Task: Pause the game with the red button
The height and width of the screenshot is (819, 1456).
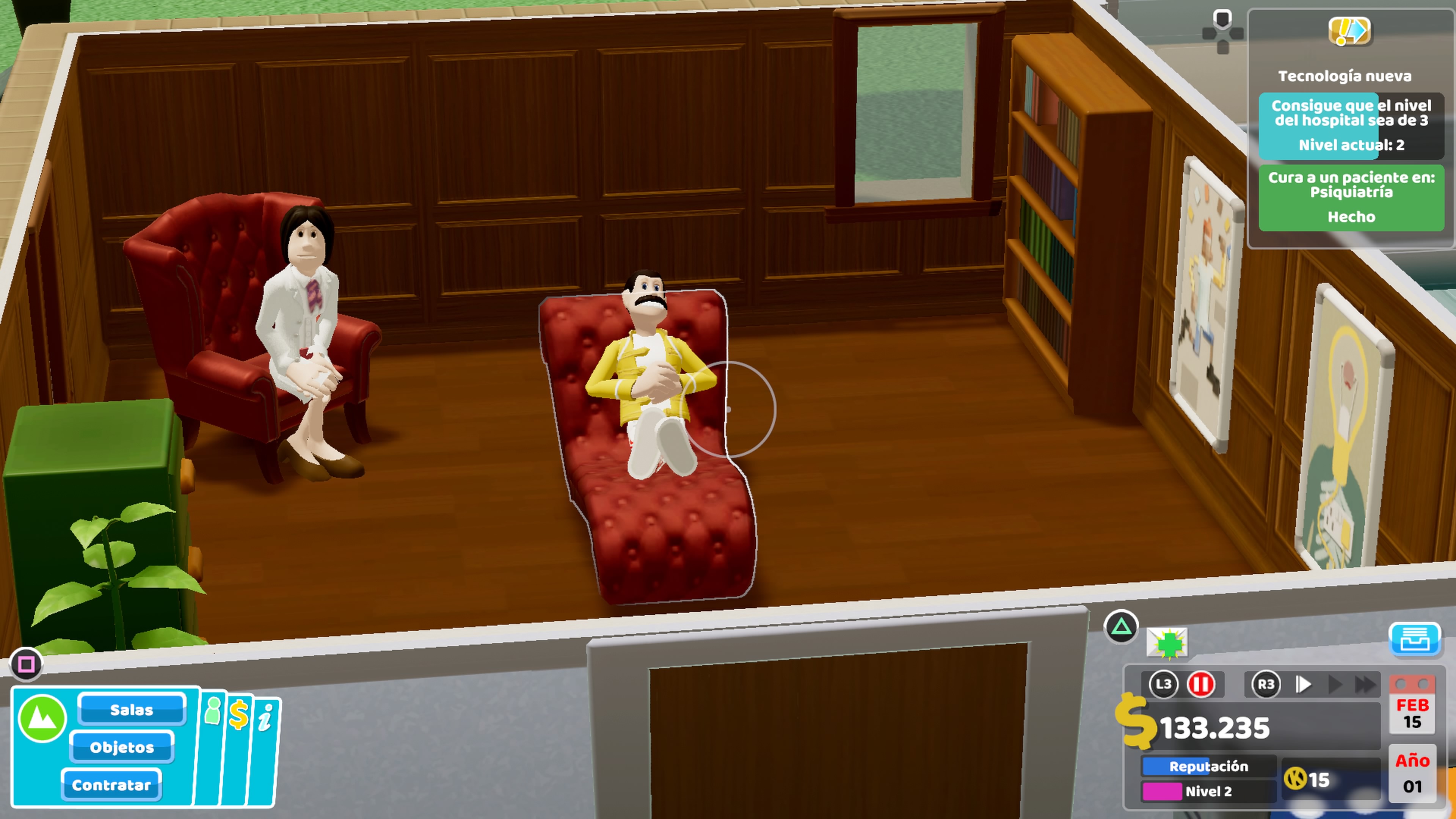Action: [x=1200, y=684]
